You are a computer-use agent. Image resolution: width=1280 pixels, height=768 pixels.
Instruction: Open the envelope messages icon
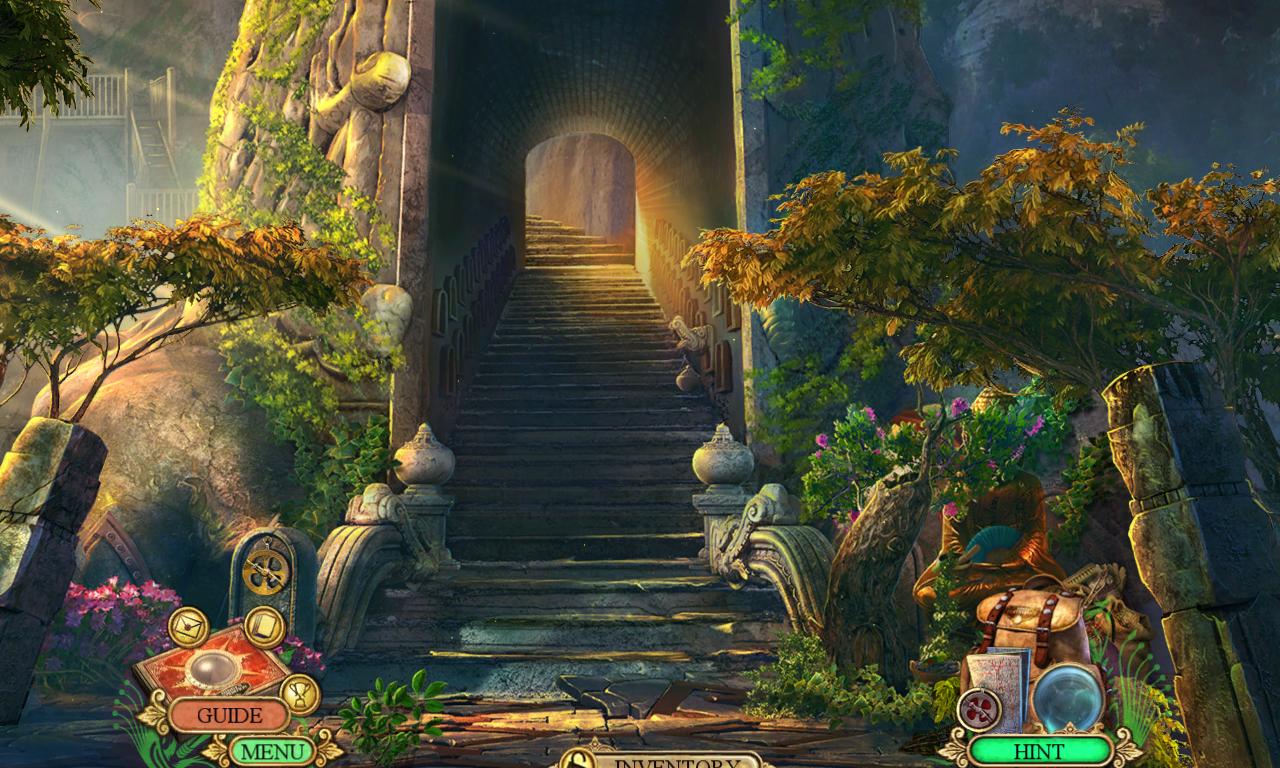[x=187, y=625]
